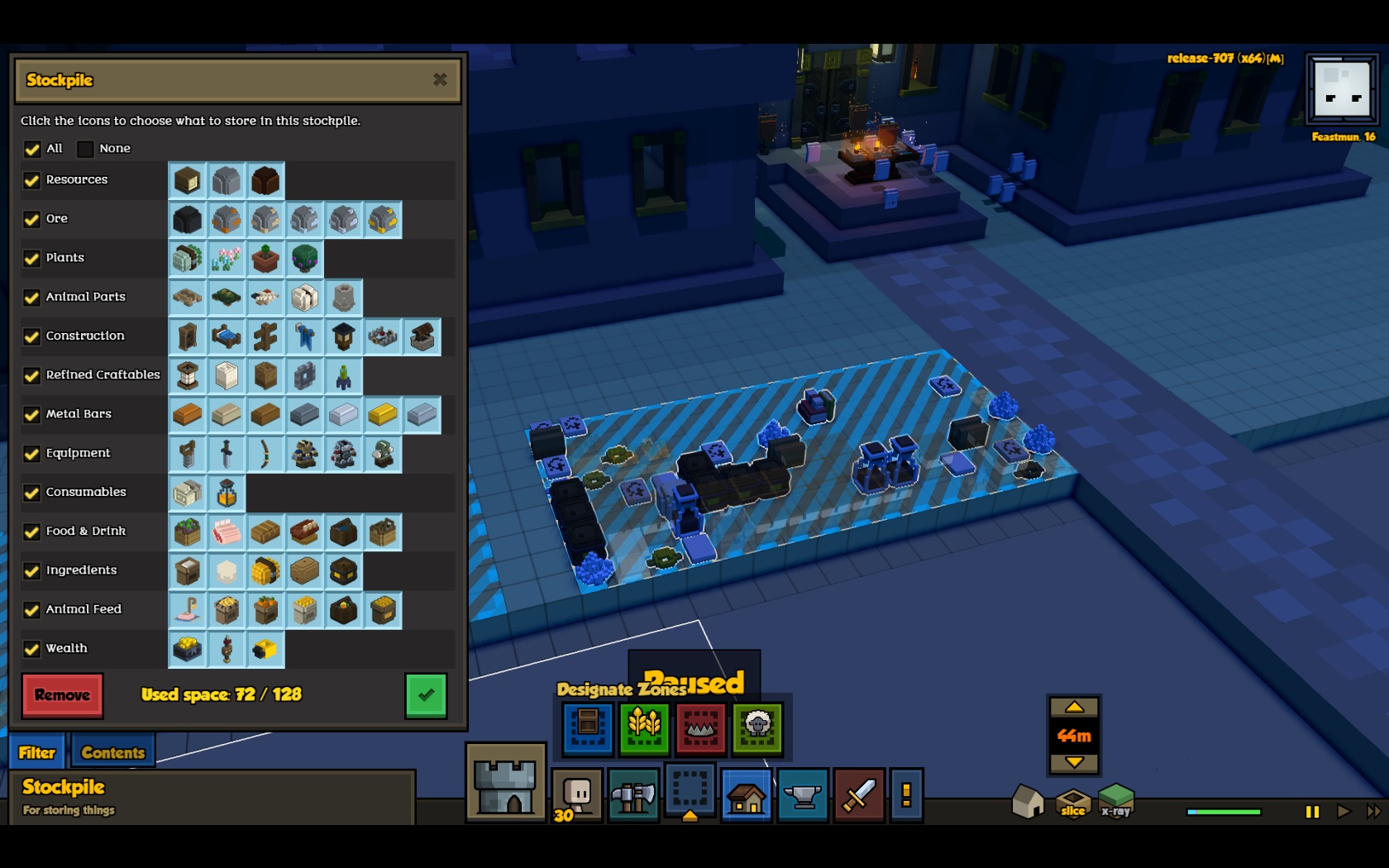Set game speed to fast forward
This screenshot has width=1389, height=868.
(1372, 812)
